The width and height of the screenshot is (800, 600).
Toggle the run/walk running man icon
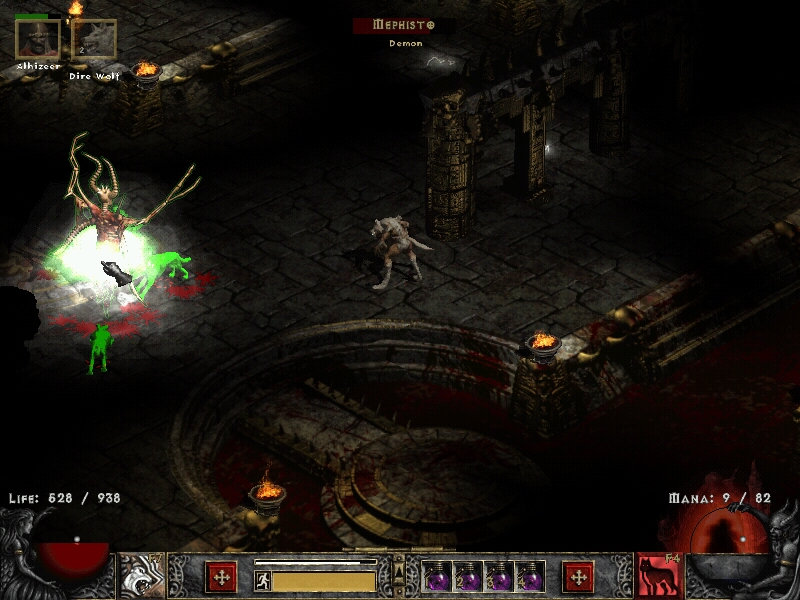pyautogui.click(x=263, y=581)
